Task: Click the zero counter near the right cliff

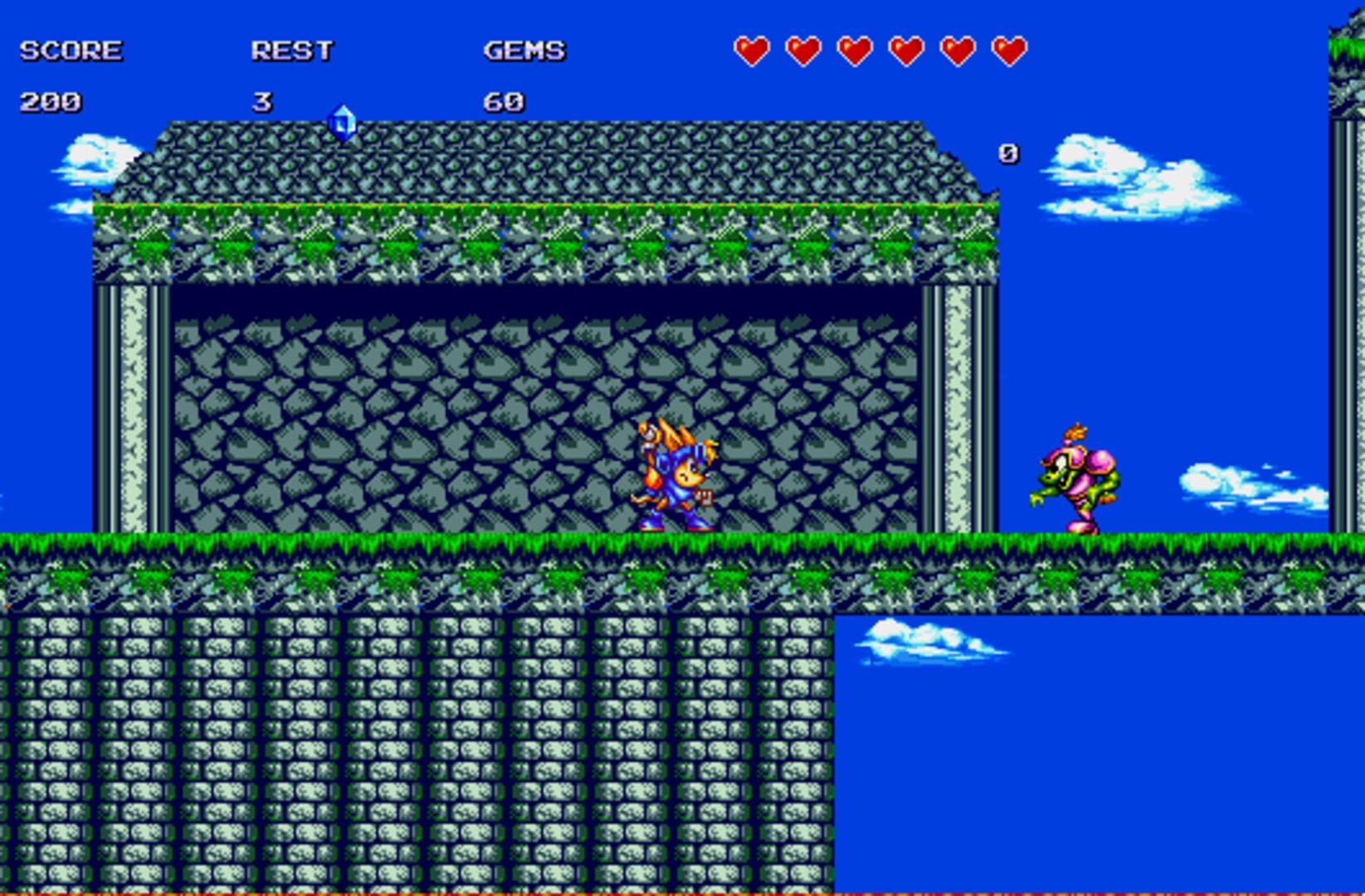Action: tap(1007, 153)
